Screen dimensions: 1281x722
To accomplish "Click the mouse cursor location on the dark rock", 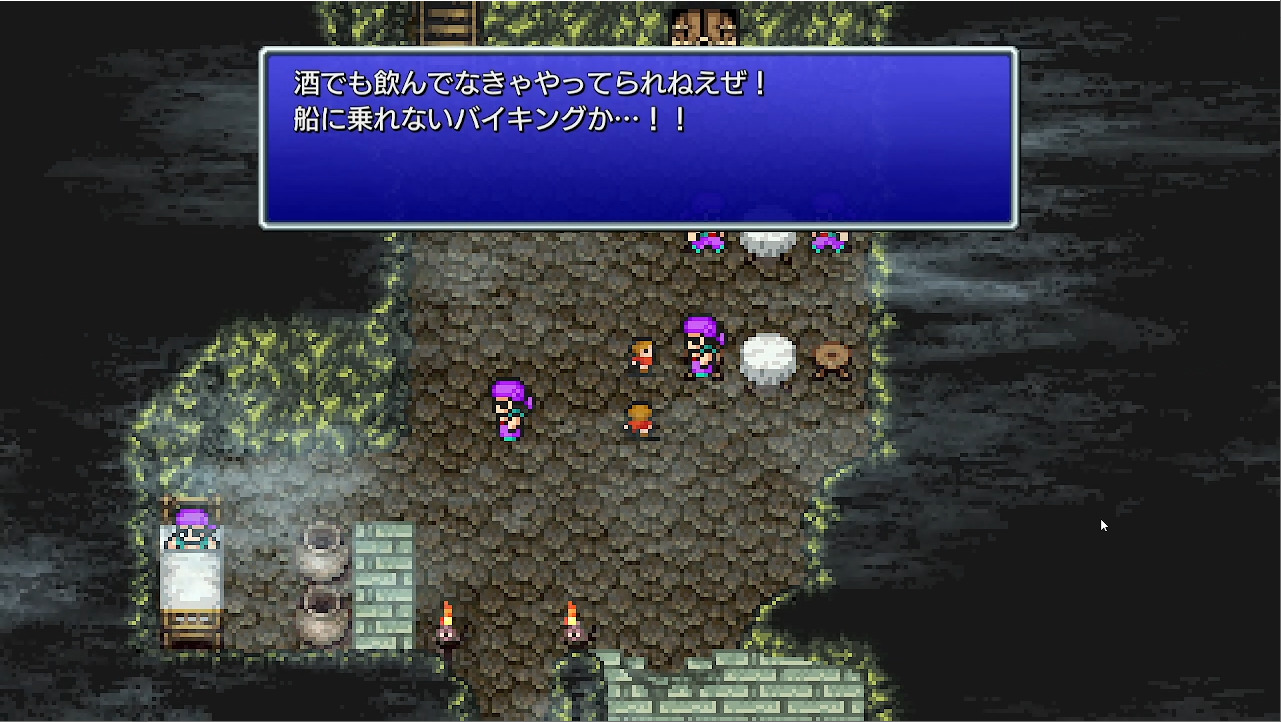I will coord(1103,524).
